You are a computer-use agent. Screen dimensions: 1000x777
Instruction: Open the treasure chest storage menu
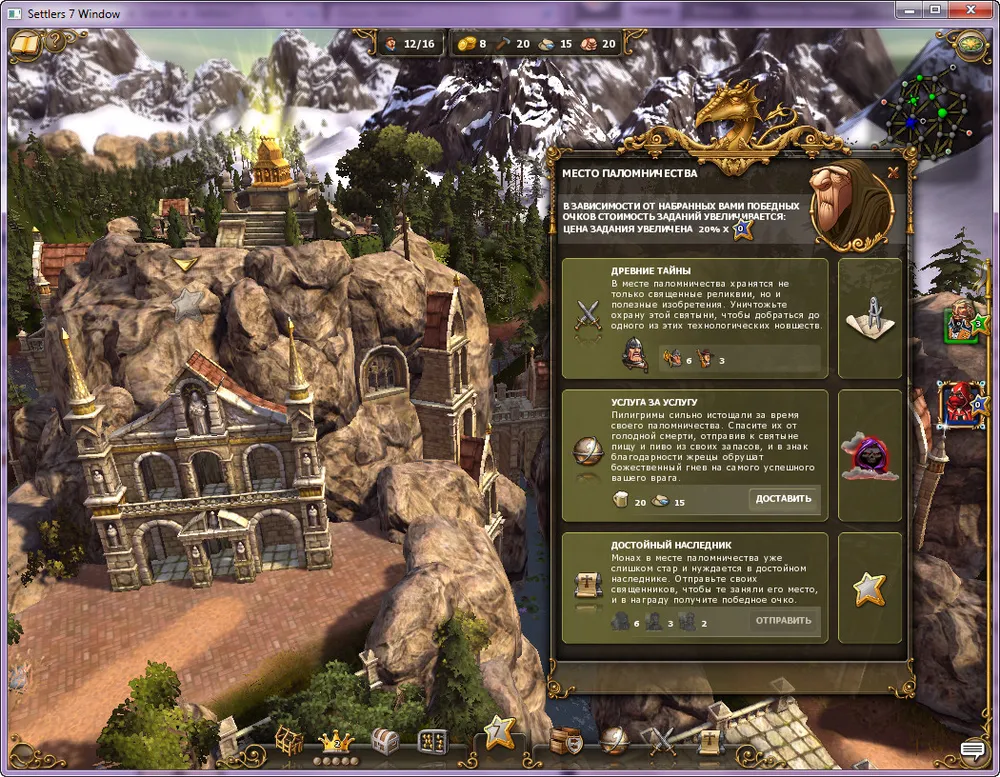384,741
